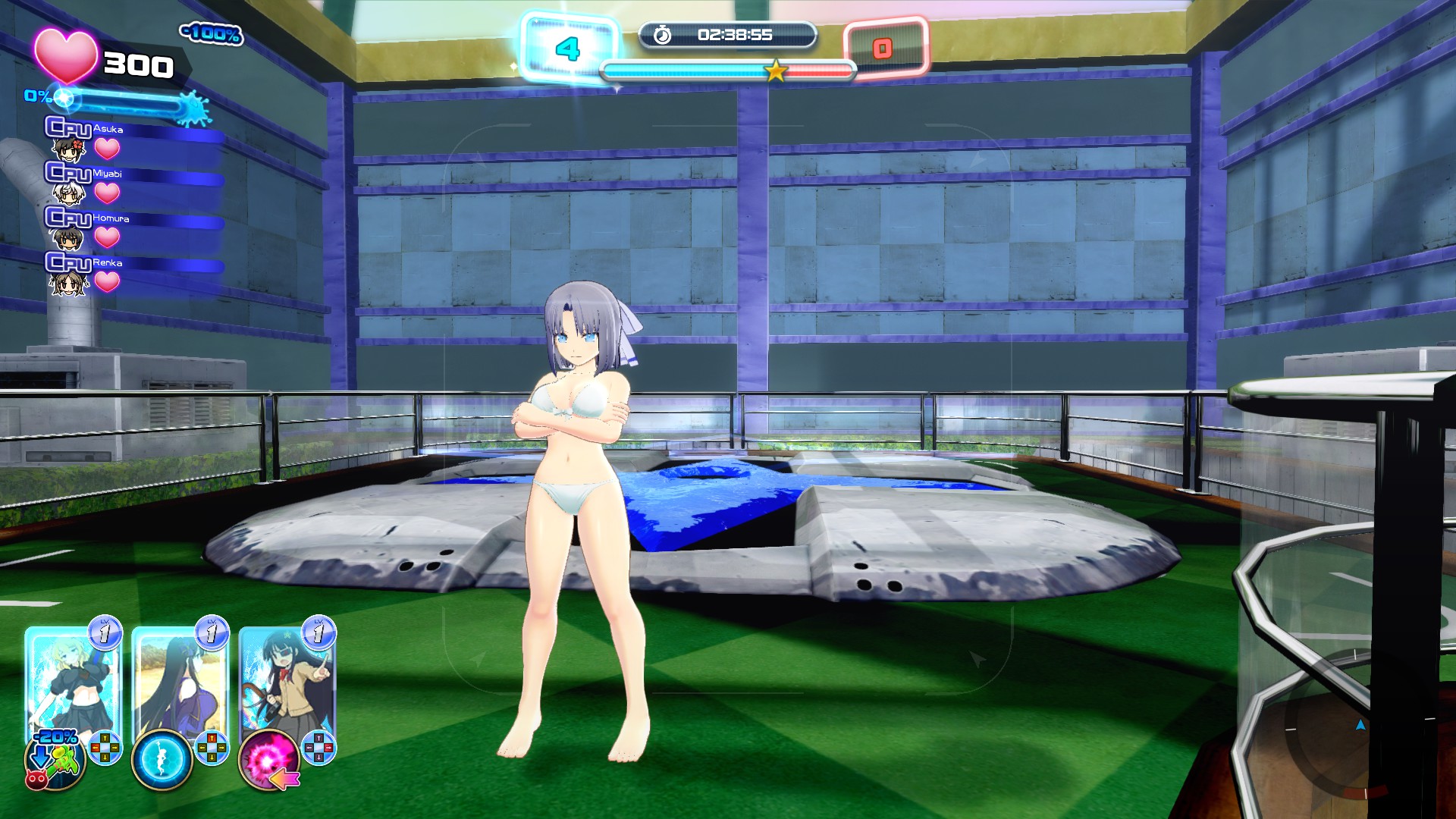The image size is (1456, 819).
Task: Click the -100% damage label
Action: click(213, 35)
